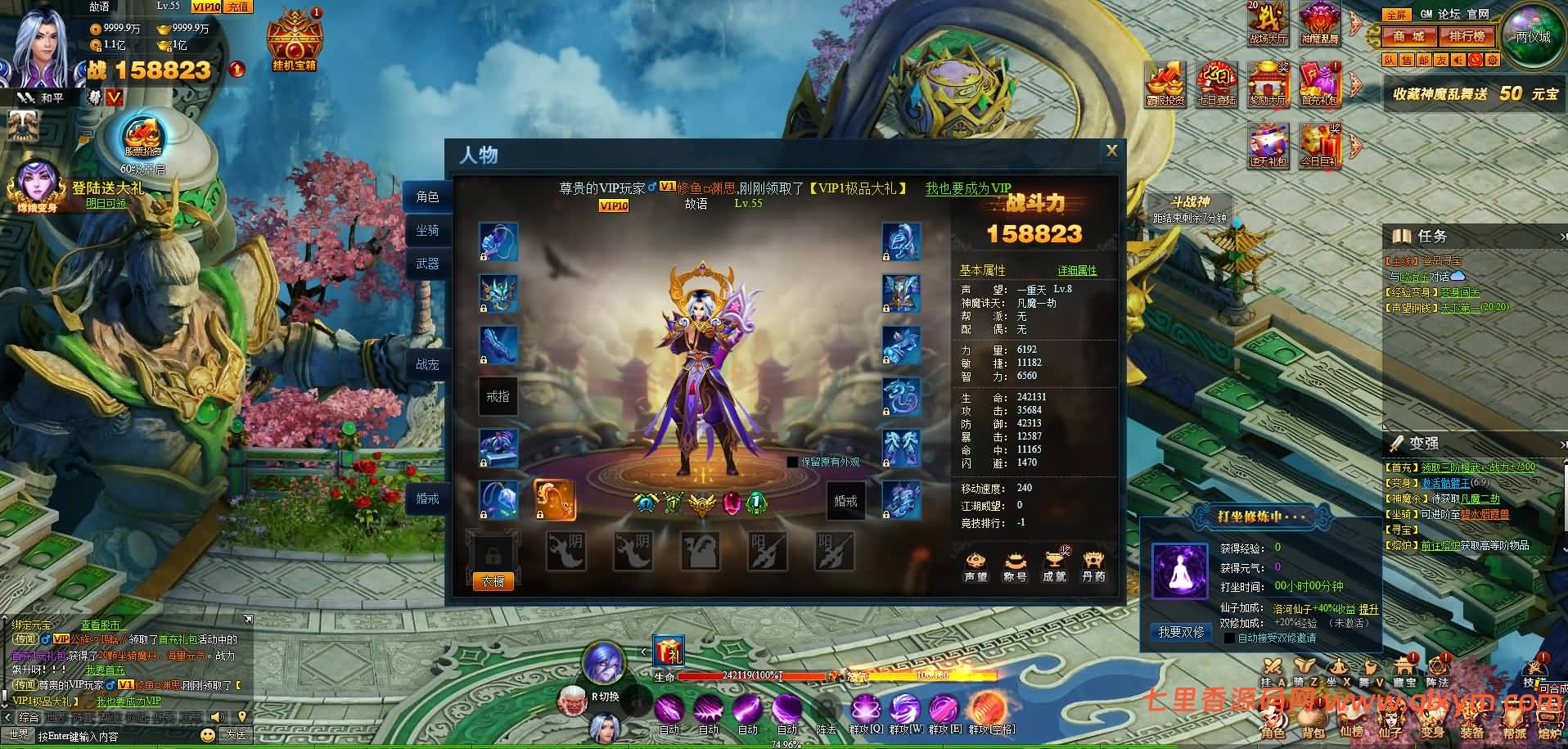The image size is (1568, 749).
Task: Toggle 保留原有外观 checkbox
Action: [x=792, y=462]
